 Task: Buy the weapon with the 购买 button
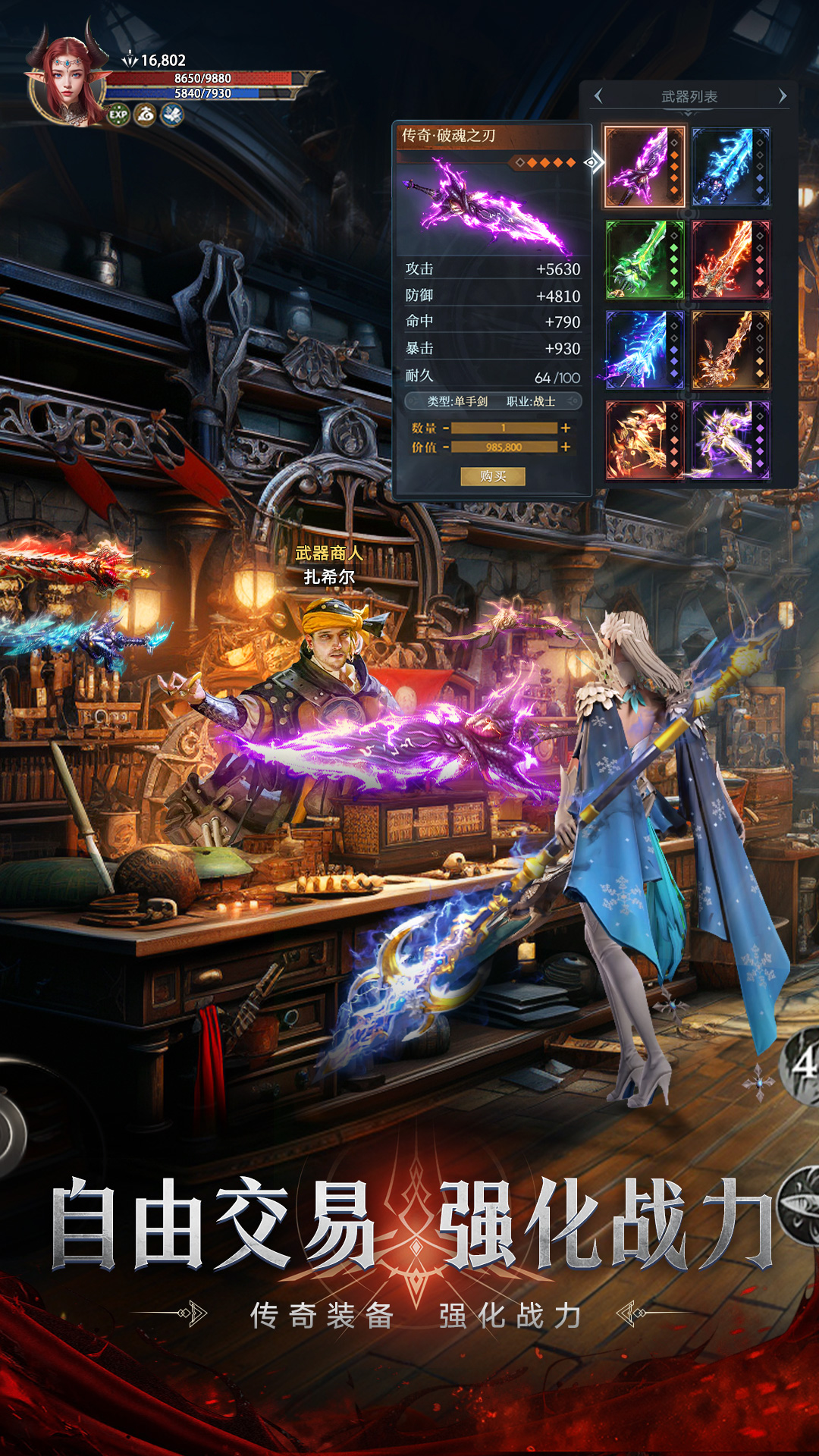tap(492, 476)
